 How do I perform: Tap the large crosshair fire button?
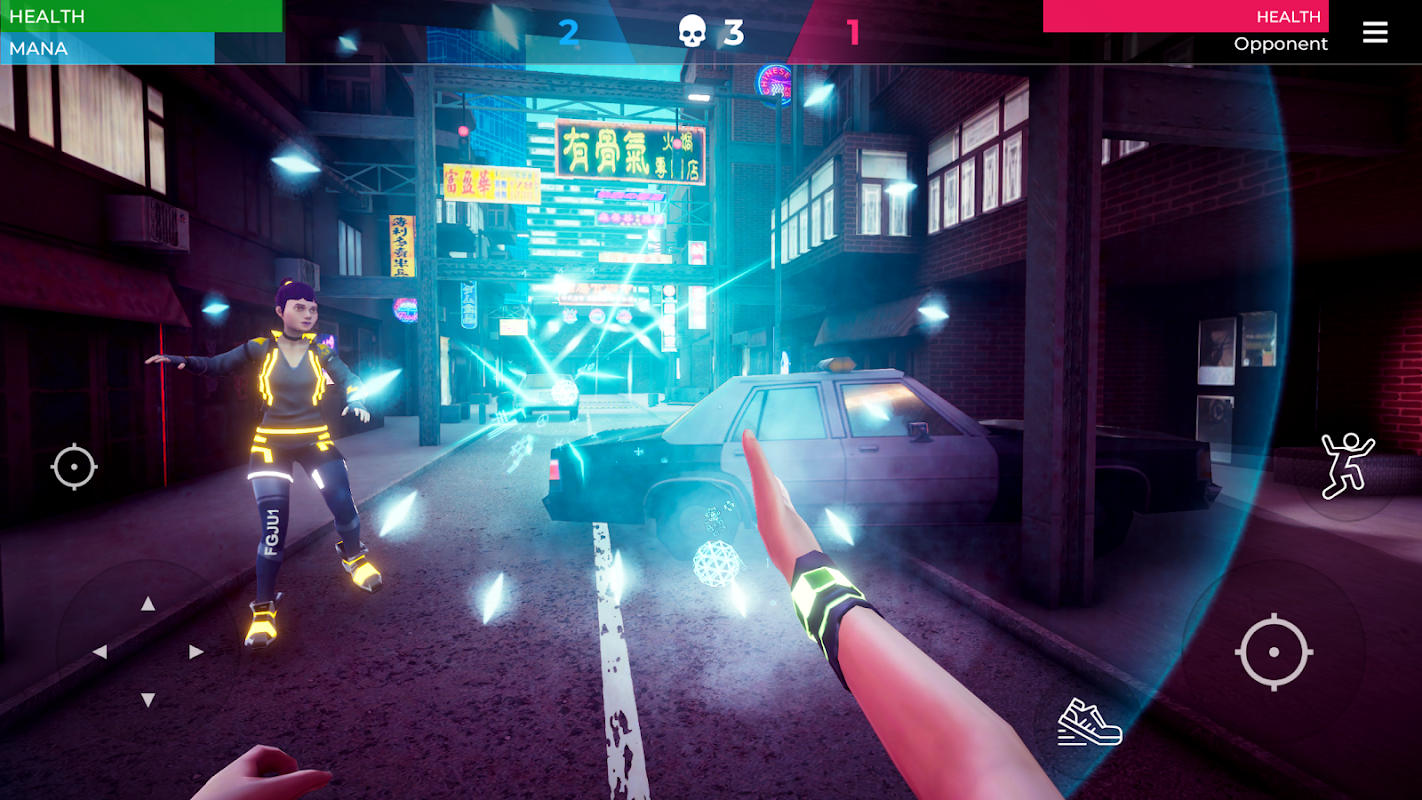1273,652
